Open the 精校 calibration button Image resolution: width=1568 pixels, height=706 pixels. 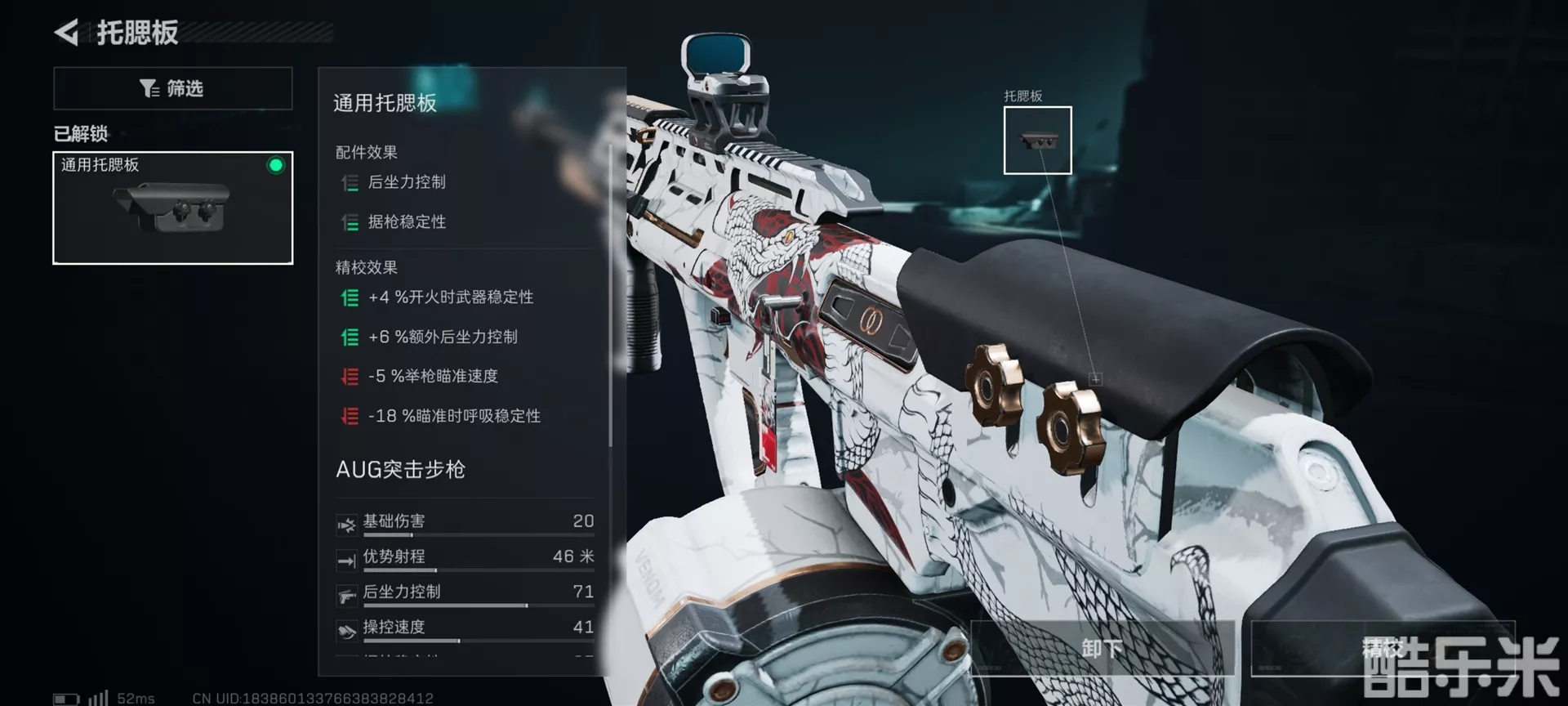pos(1382,648)
